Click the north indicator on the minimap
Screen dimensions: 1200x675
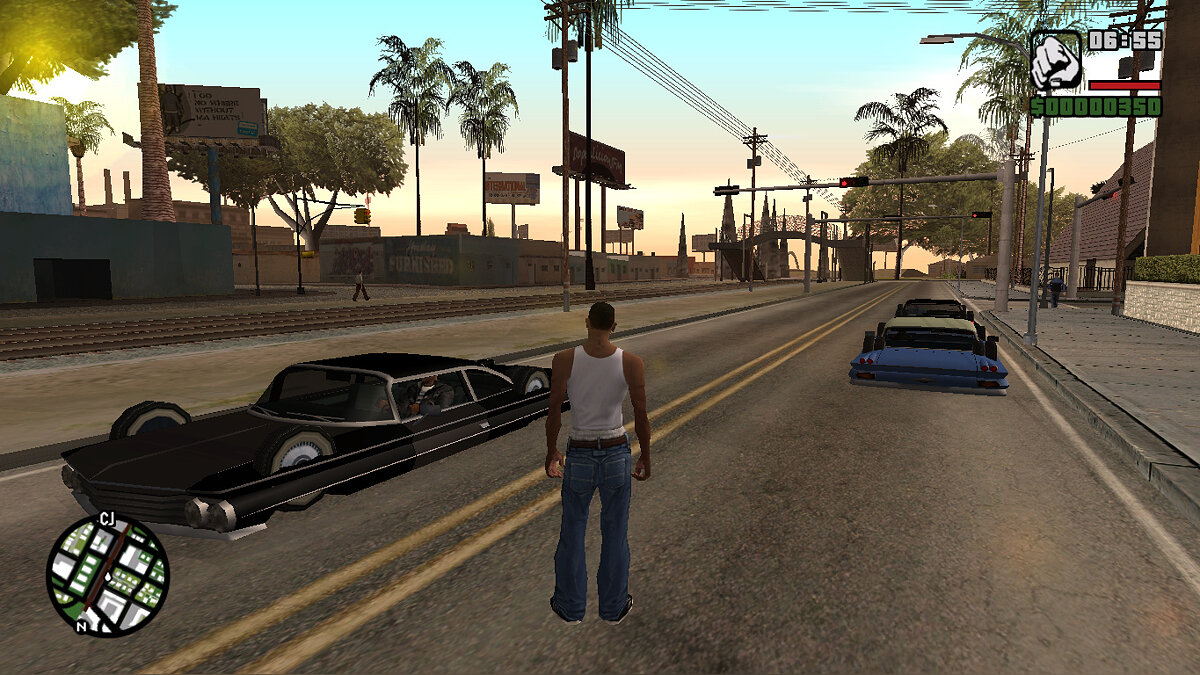(81, 627)
